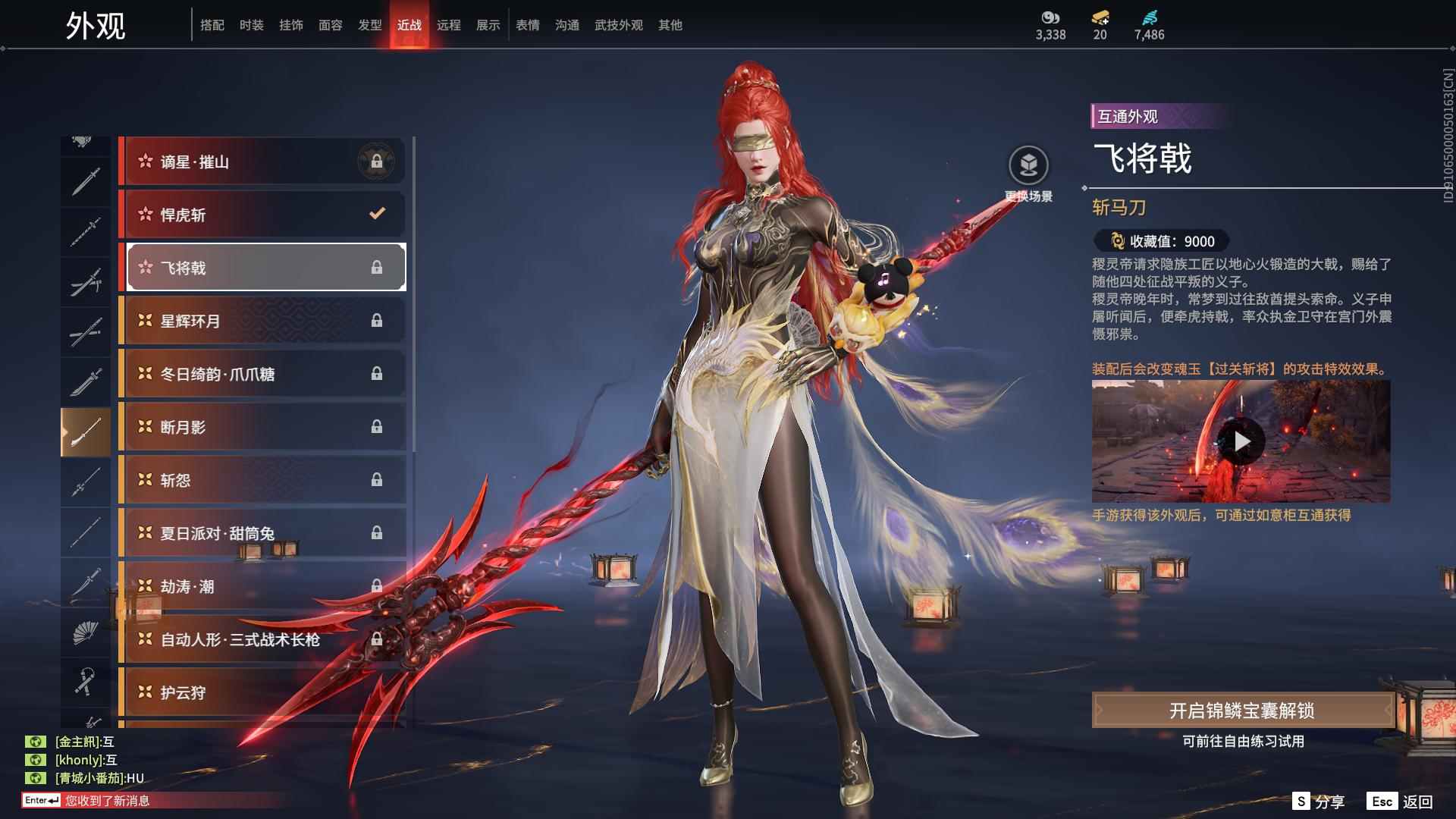This screenshot has height=819, width=1456.
Task: Select the folding fan weapon category
Action: (85, 632)
